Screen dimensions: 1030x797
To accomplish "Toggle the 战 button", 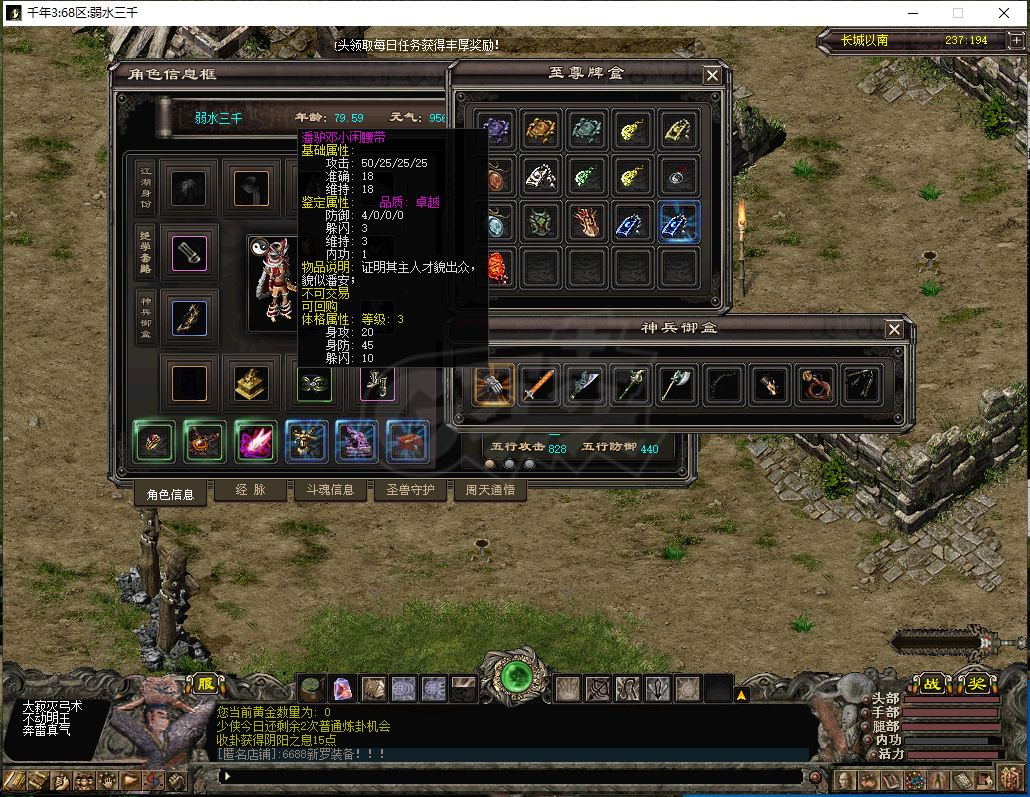I will (931, 684).
